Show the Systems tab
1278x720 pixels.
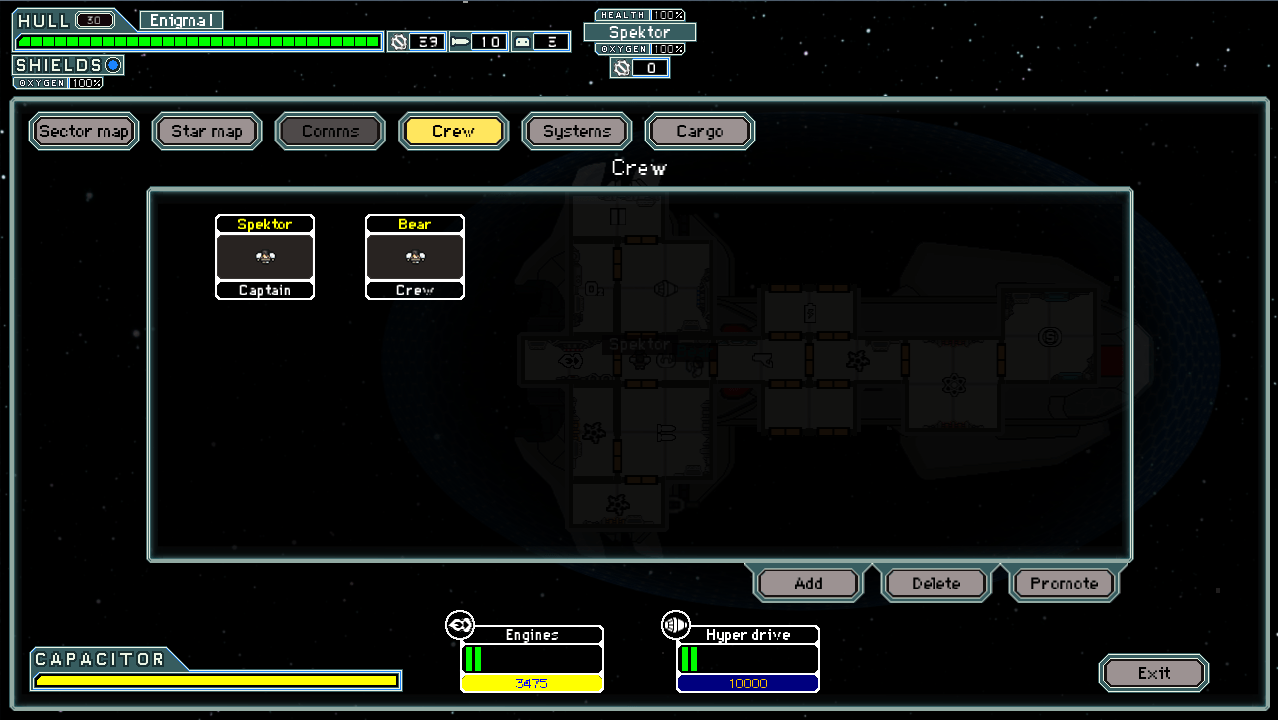(x=577, y=131)
